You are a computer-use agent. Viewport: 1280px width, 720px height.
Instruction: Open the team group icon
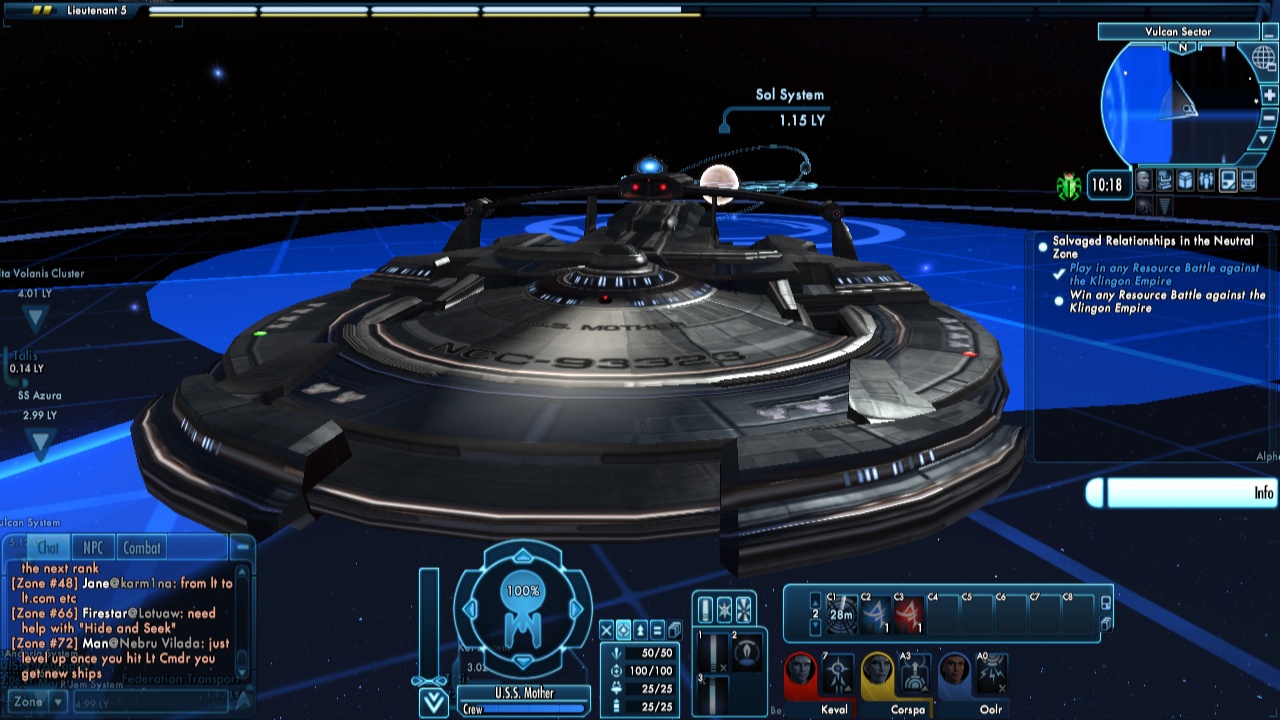(1207, 181)
